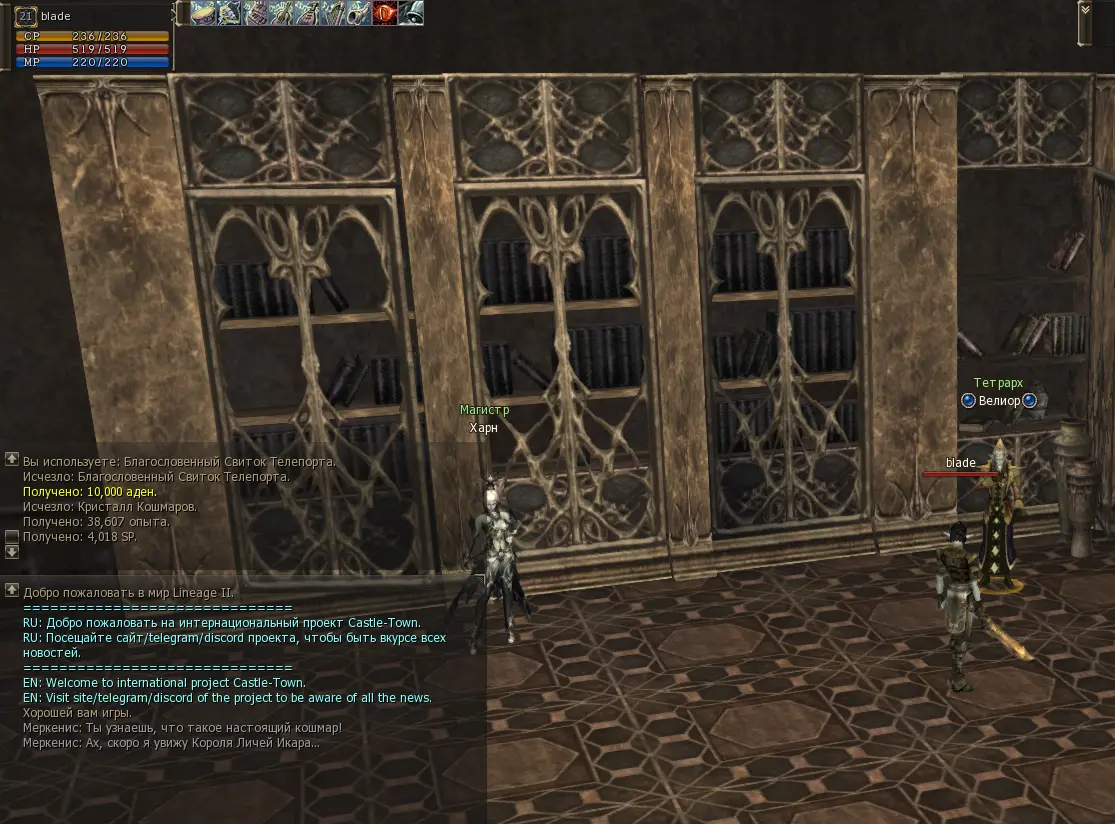Select the NPC name Велиор

click(999, 401)
